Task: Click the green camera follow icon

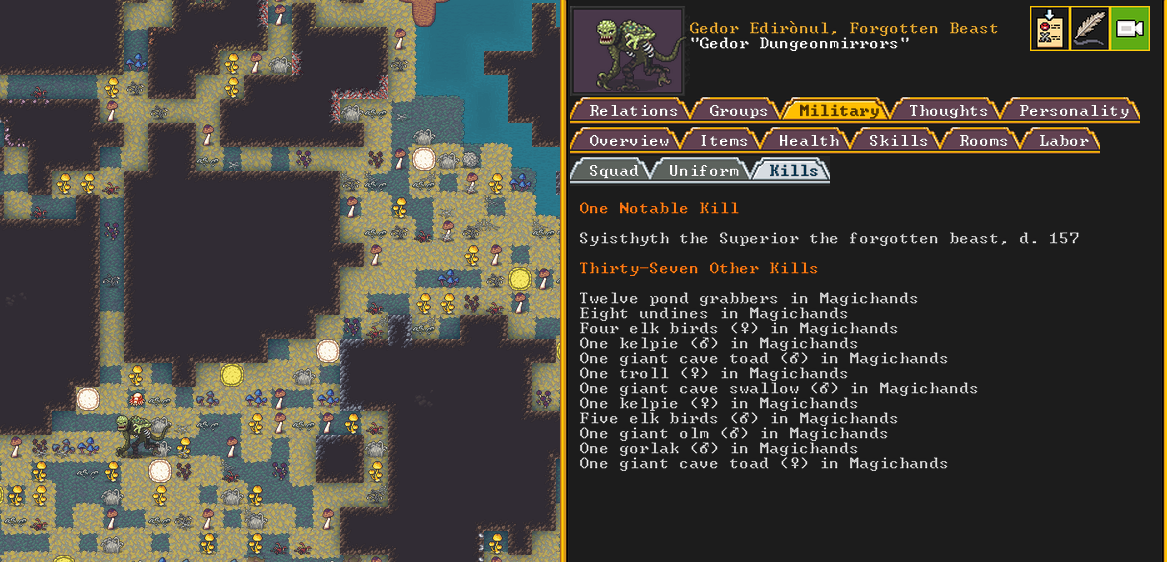Action: pyautogui.click(x=1129, y=29)
